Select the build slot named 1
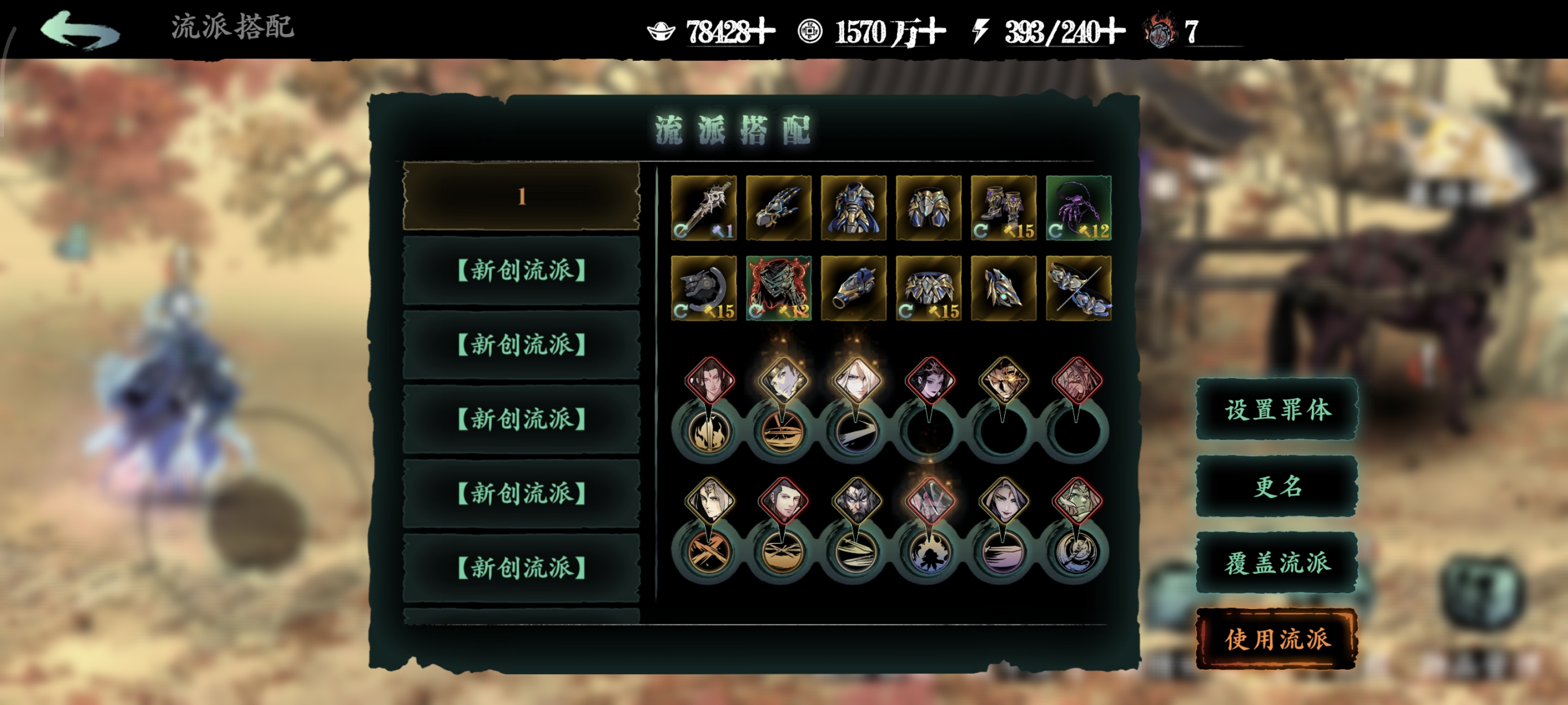Viewport: 1568px width, 705px height. point(521,196)
